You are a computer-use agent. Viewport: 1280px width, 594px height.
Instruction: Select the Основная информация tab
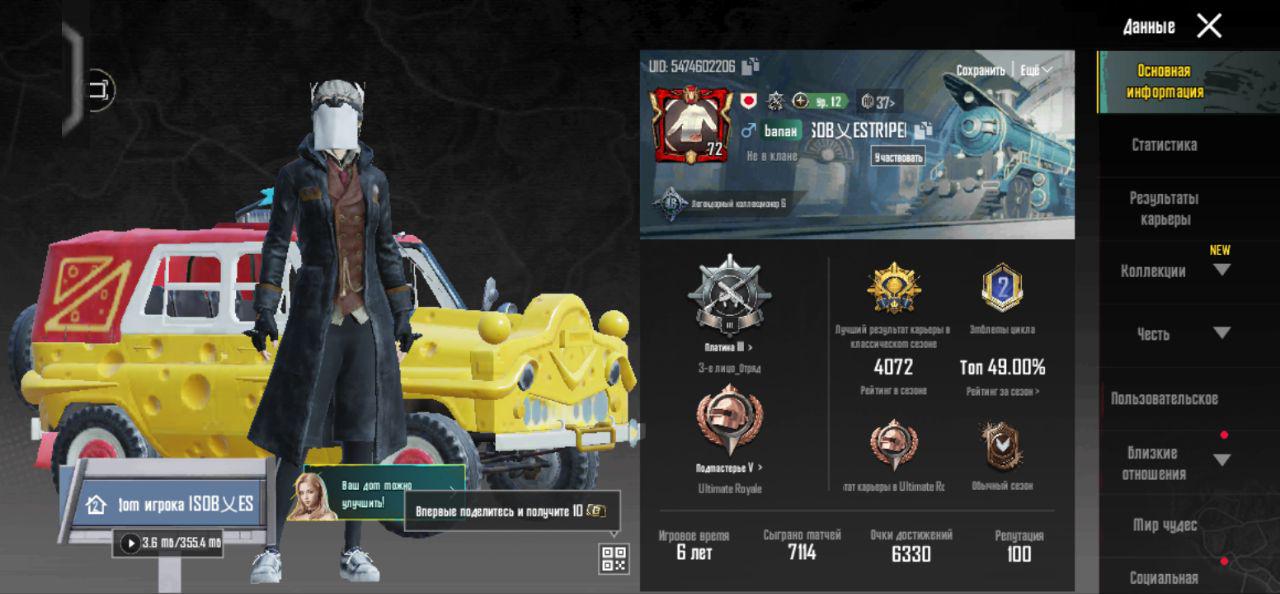tap(1164, 81)
